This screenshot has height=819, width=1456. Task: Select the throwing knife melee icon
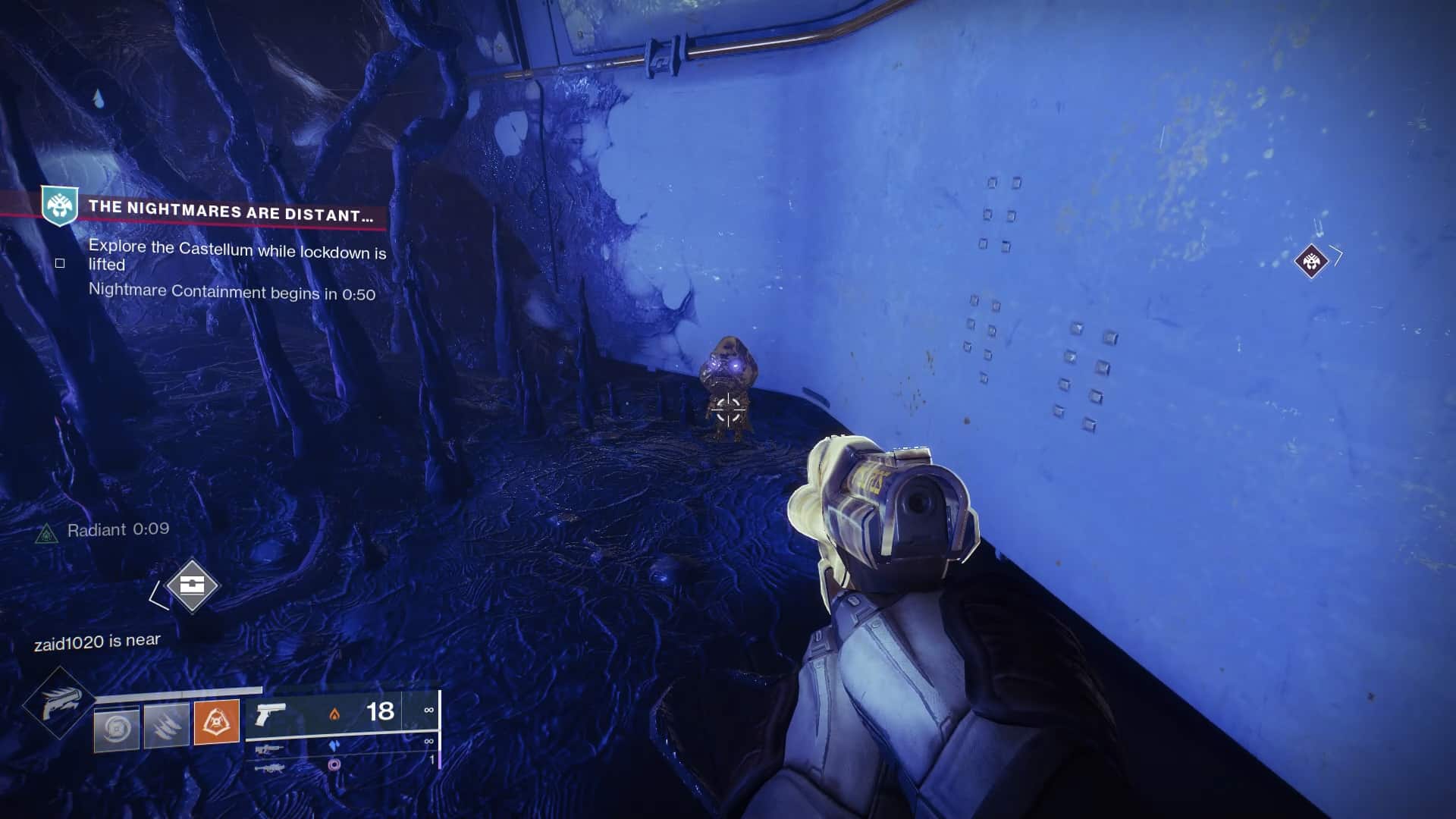tap(166, 728)
